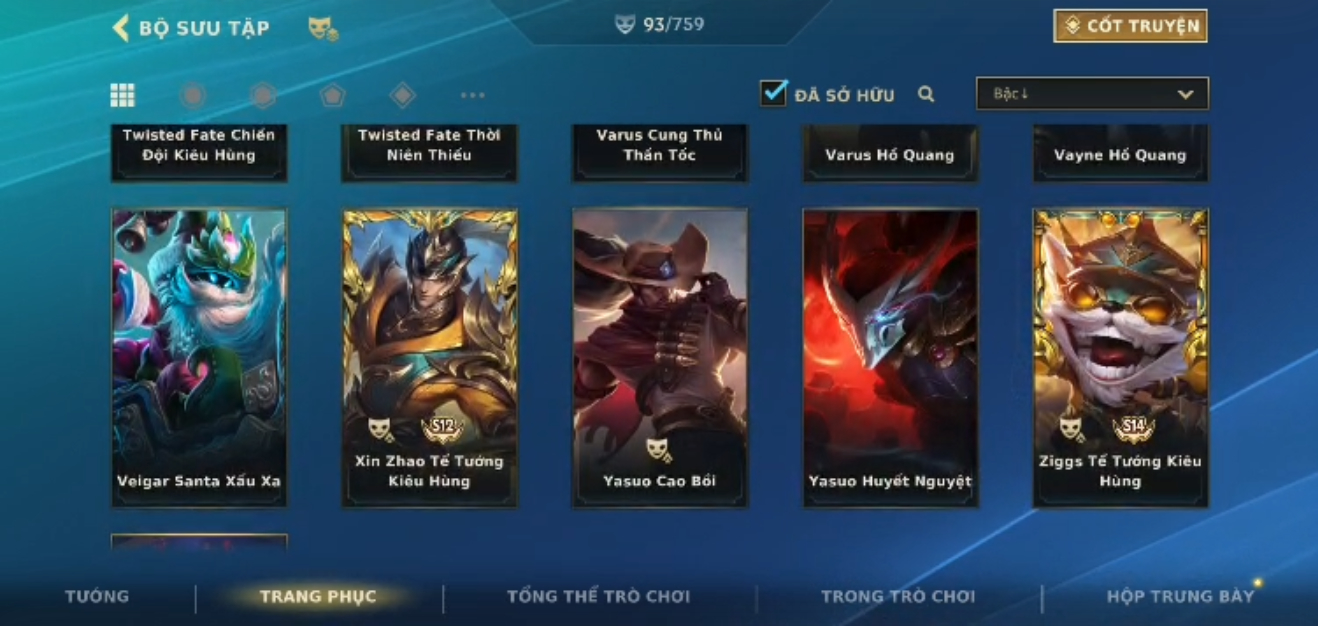Open the Cốt Truyện button

(1130, 26)
